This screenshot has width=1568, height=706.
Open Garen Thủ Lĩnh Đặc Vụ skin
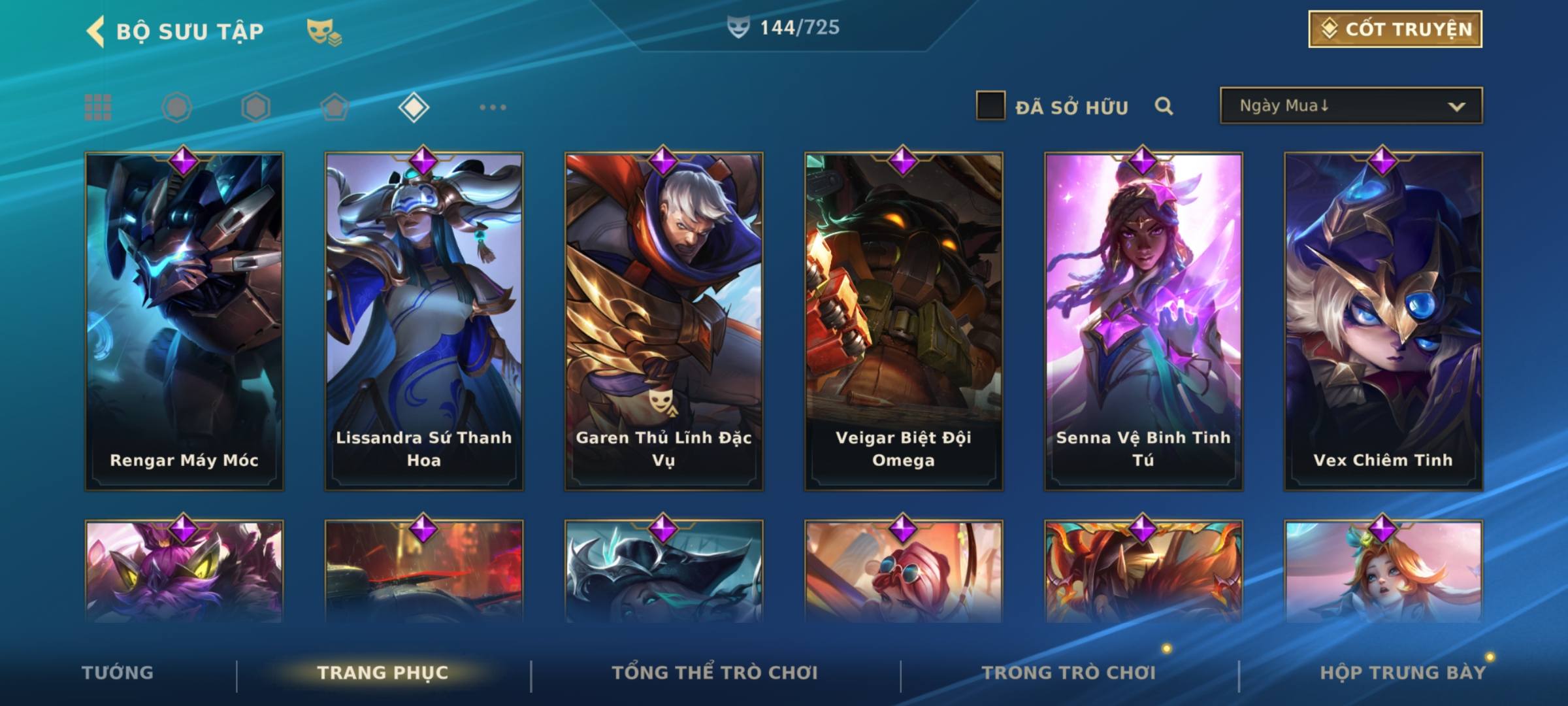664,320
